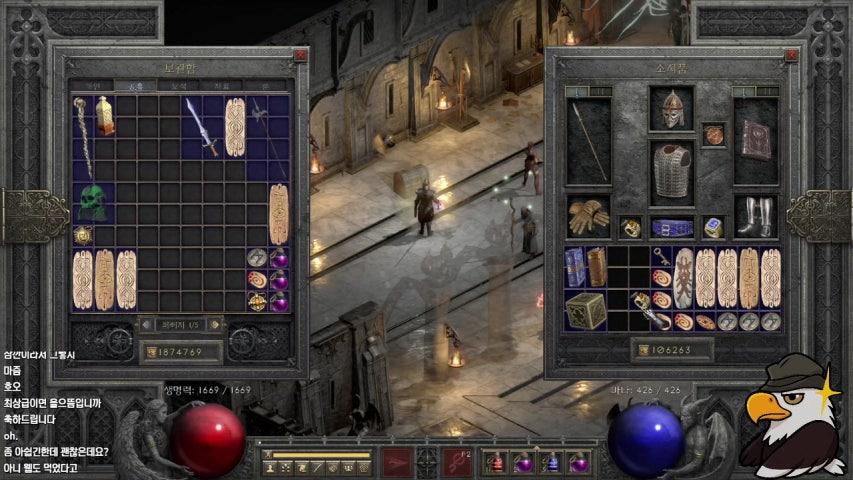Use the red healing potion in belt
Screen dimensions: 853x480
tap(497, 463)
